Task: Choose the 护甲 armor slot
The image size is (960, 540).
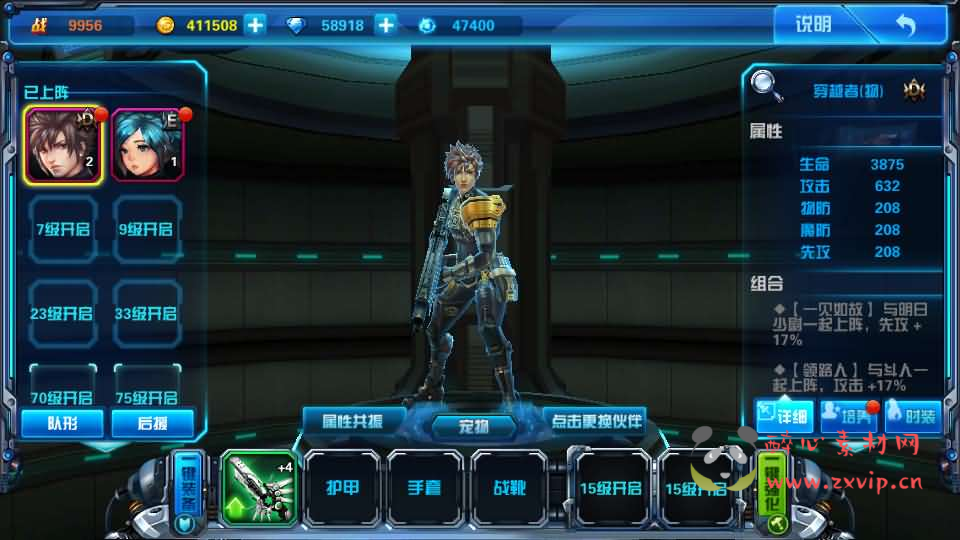Action: click(x=342, y=487)
